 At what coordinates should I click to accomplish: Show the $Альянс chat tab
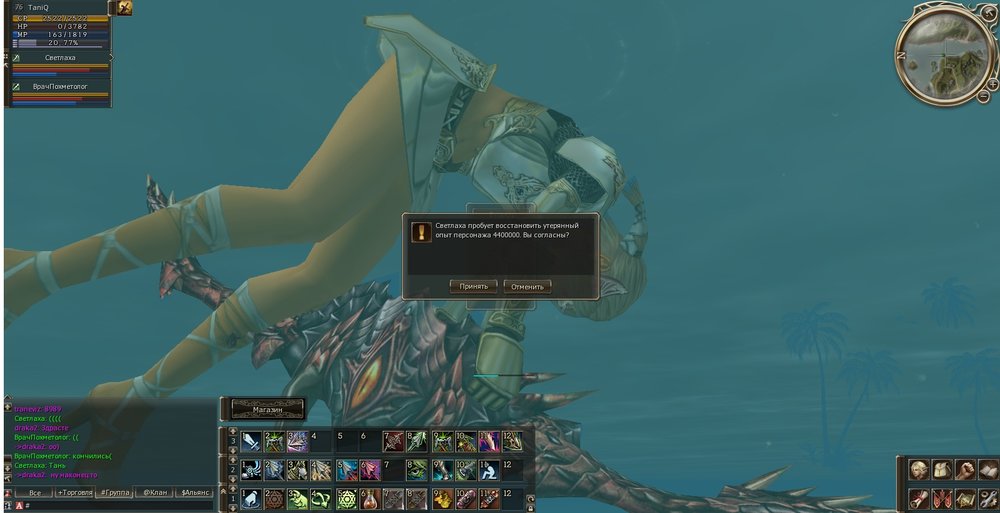[195, 493]
